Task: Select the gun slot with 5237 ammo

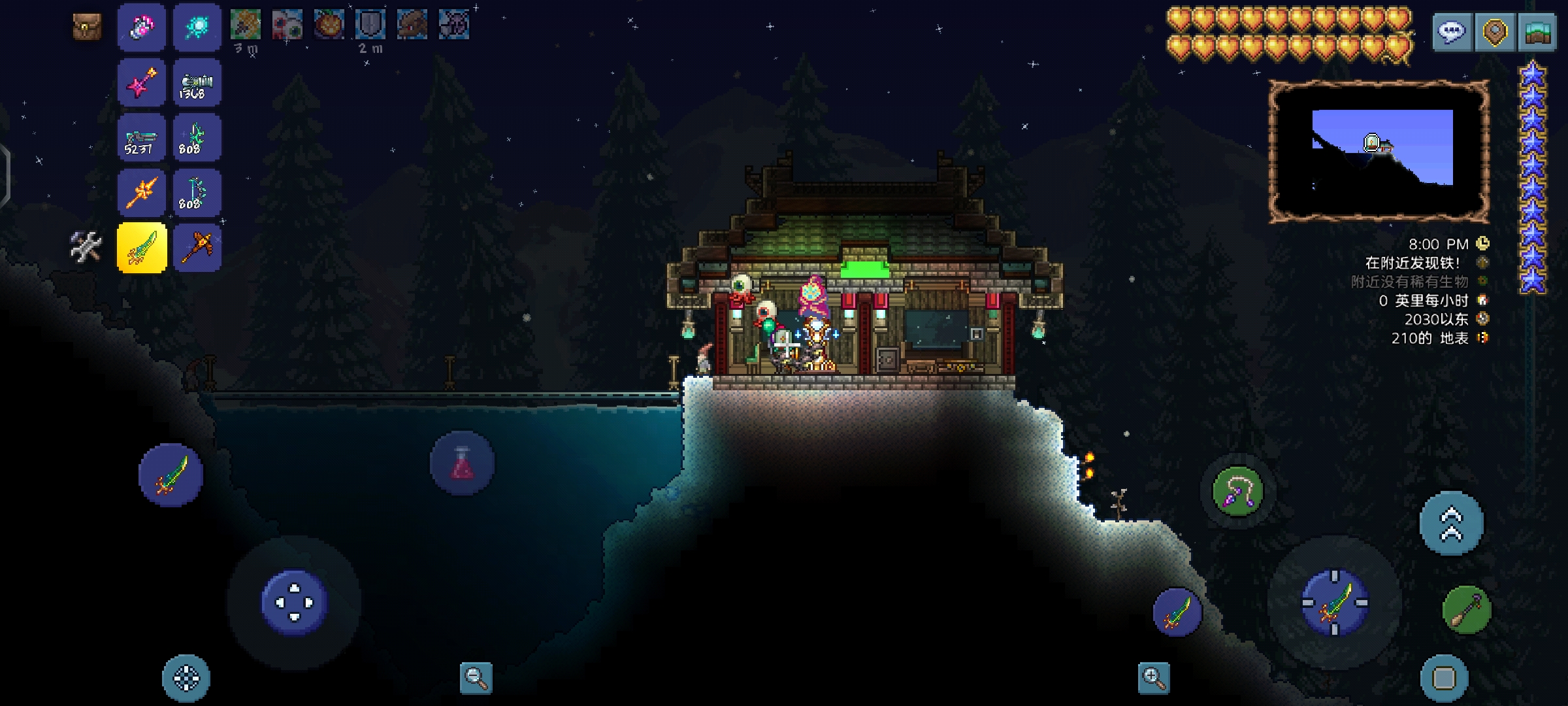Action: tap(142, 138)
